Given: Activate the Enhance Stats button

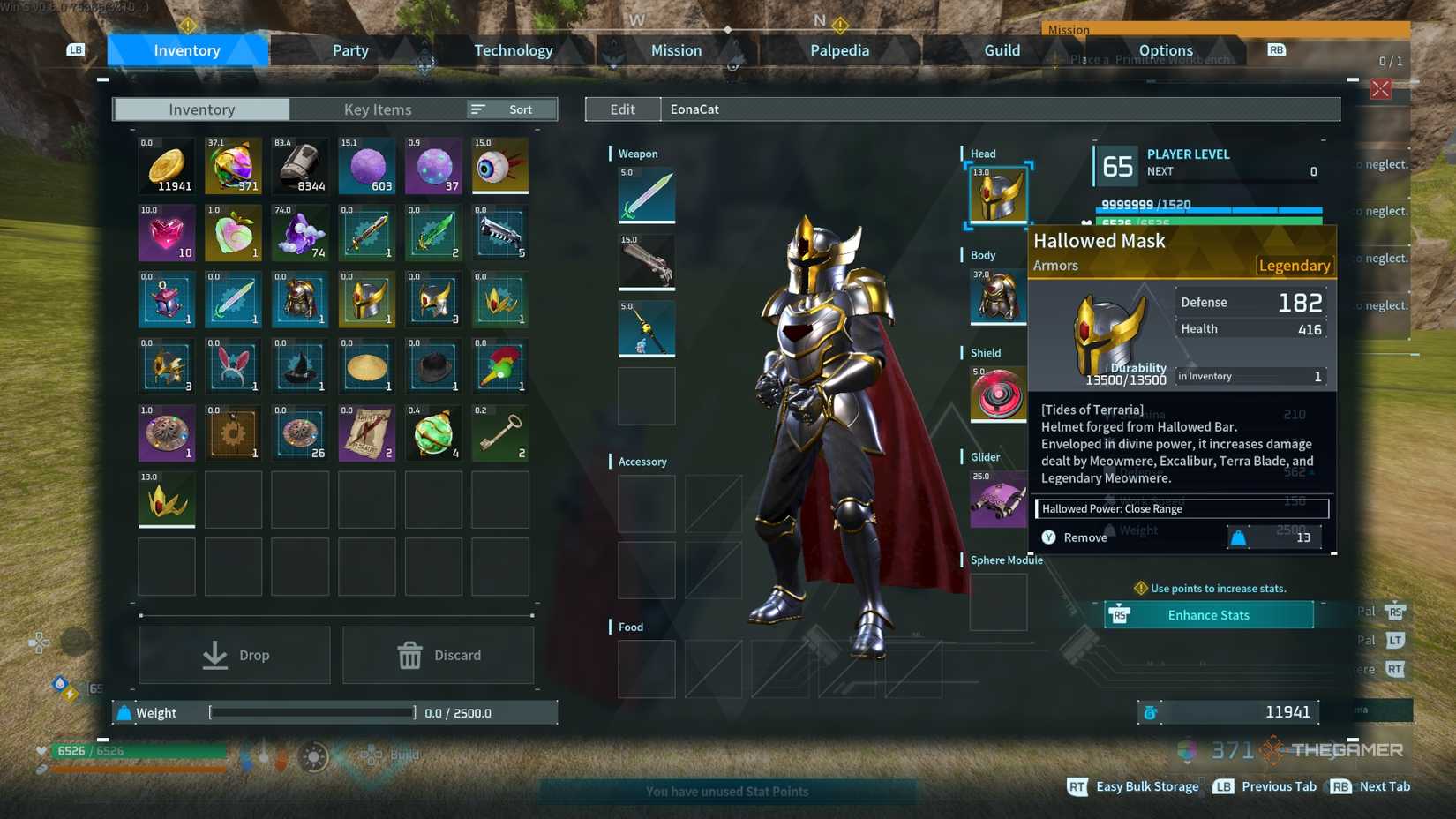Looking at the screenshot, I should coord(1208,614).
